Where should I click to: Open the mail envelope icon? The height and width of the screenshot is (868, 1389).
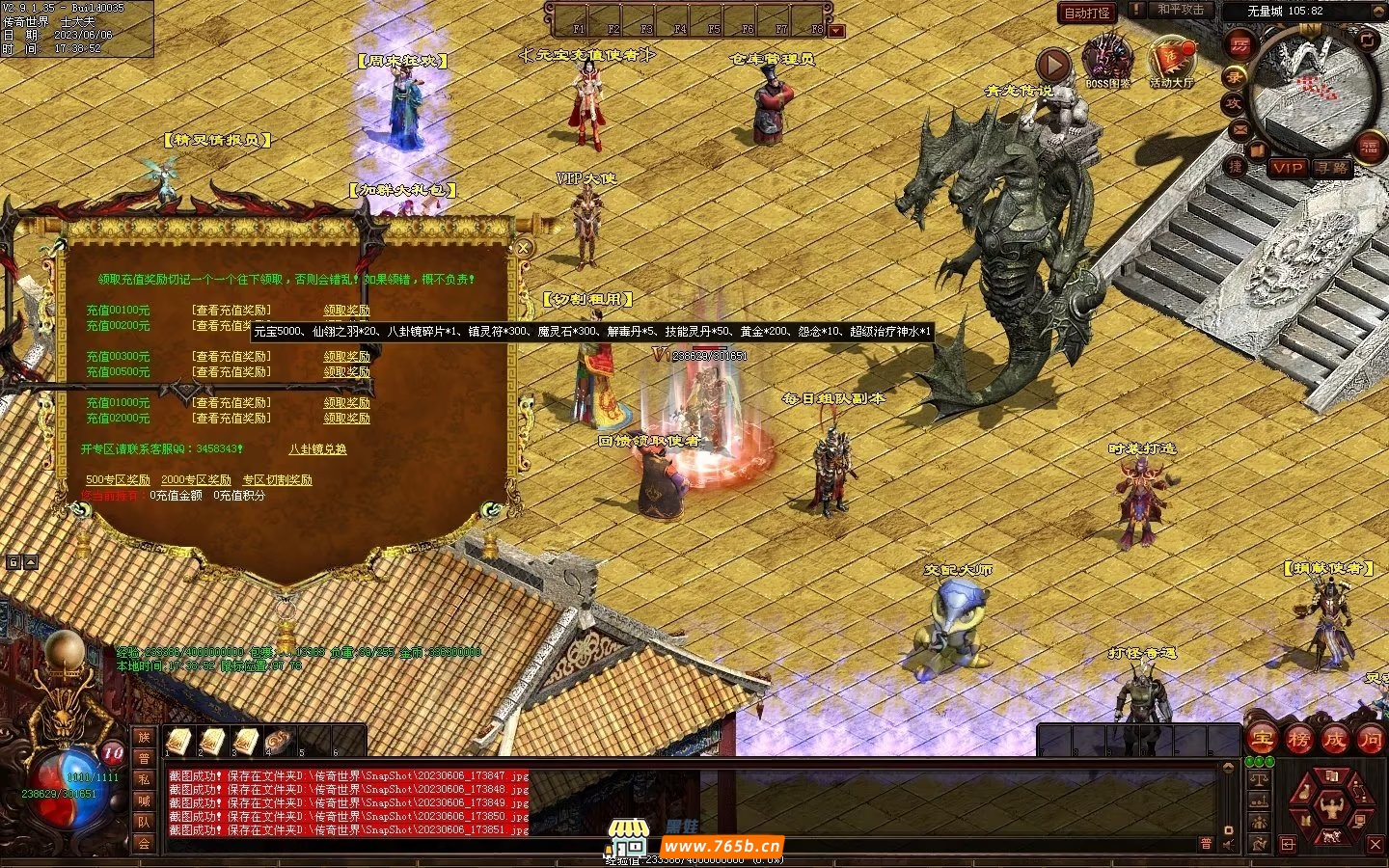(1240, 129)
